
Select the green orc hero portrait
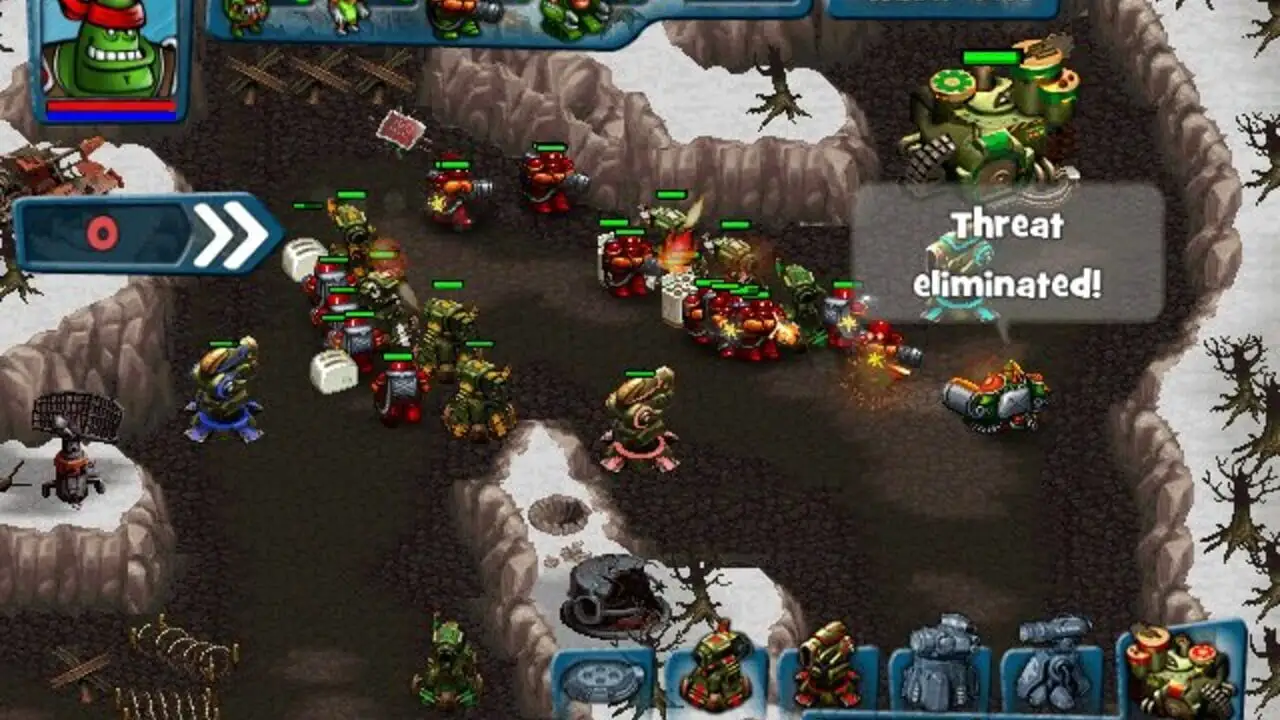pyautogui.click(x=110, y=55)
